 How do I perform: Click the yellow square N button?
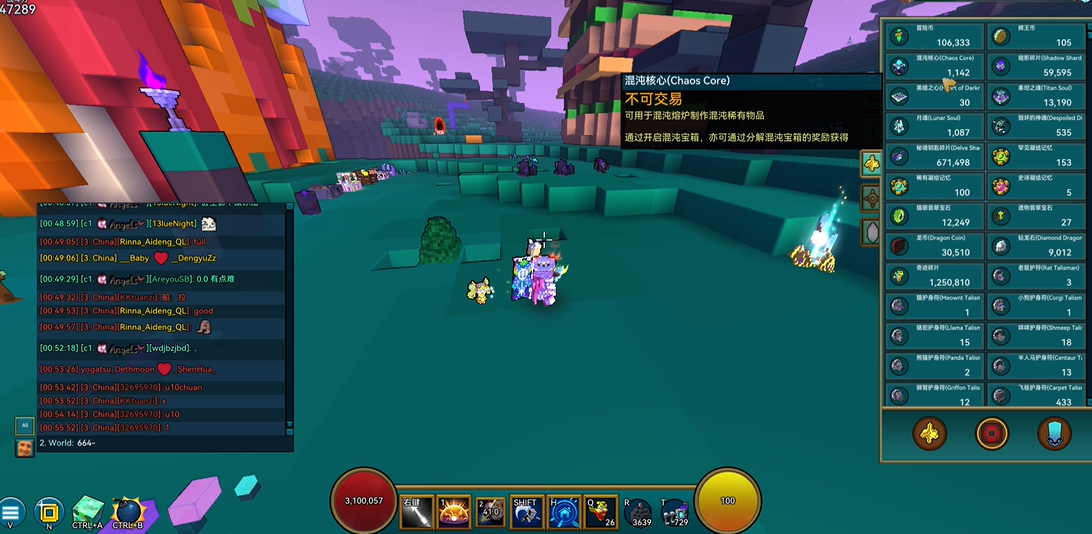(x=48, y=513)
